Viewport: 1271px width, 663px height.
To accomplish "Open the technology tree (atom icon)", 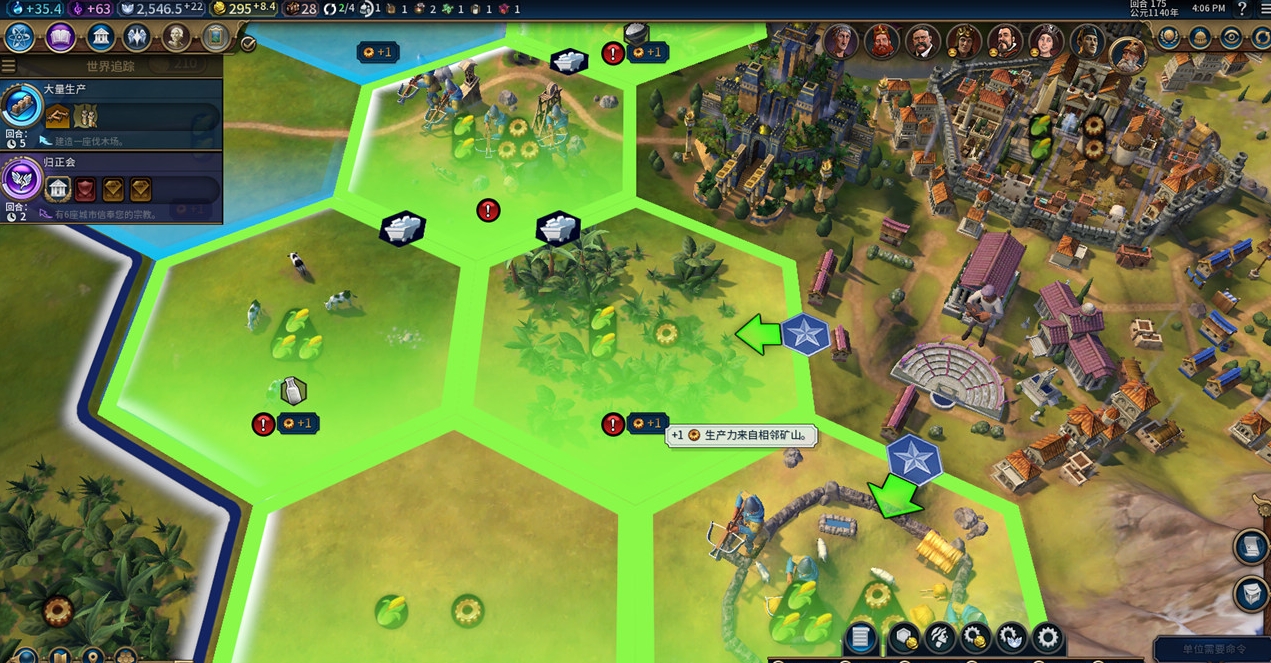I will coord(20,38).
